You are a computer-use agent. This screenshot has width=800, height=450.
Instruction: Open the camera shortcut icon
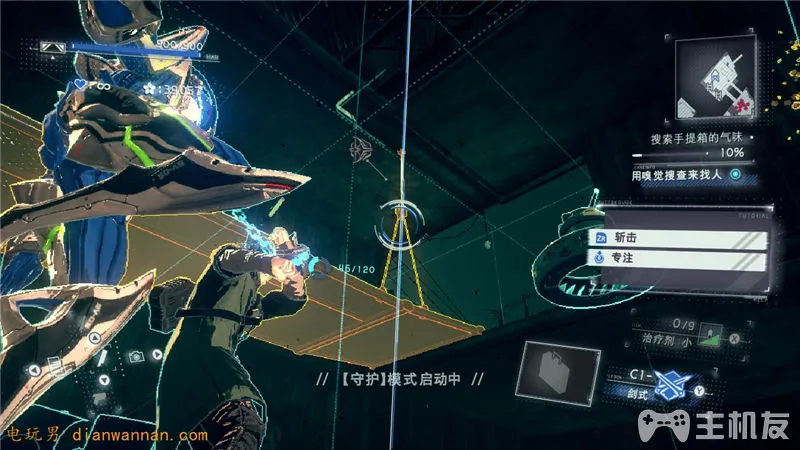tap(134, 356)
